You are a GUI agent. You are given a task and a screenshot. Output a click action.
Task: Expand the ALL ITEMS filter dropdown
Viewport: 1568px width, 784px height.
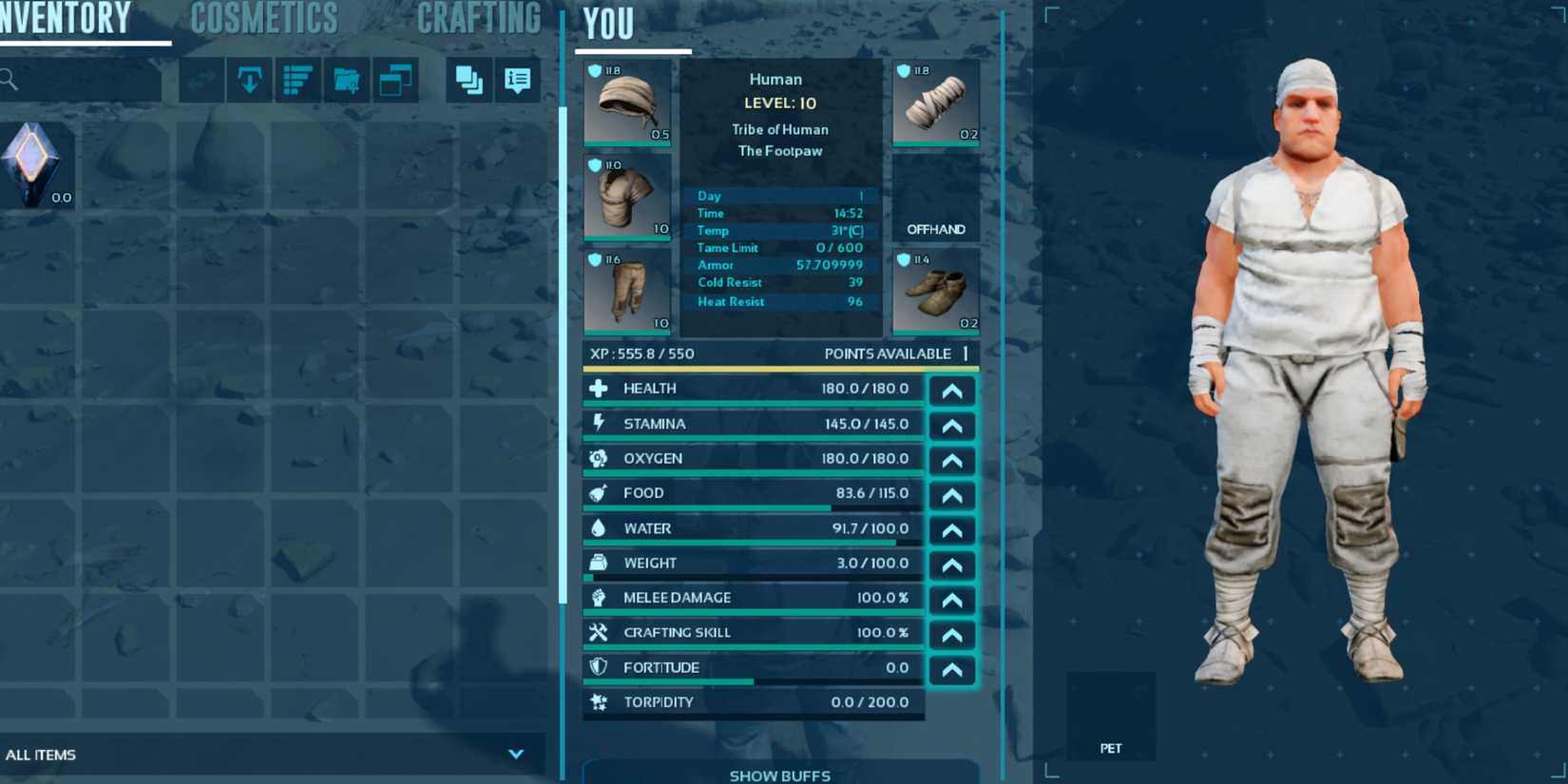(x=516, y=754)
